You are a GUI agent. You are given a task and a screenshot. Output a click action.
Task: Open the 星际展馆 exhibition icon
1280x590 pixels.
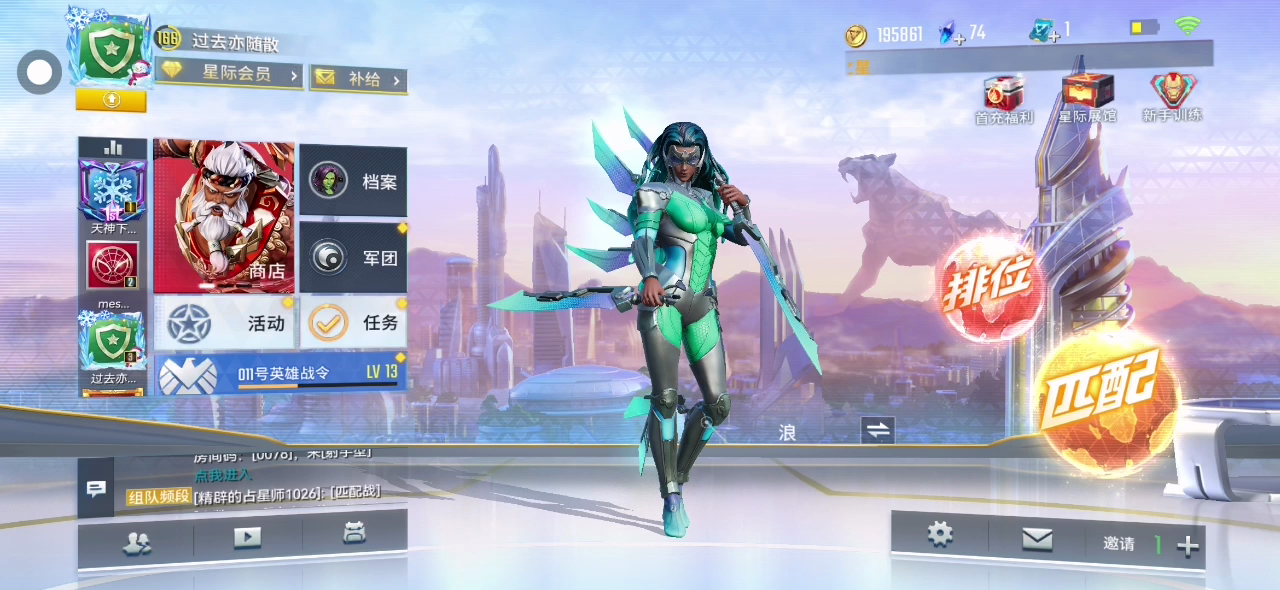(1087, 98)
